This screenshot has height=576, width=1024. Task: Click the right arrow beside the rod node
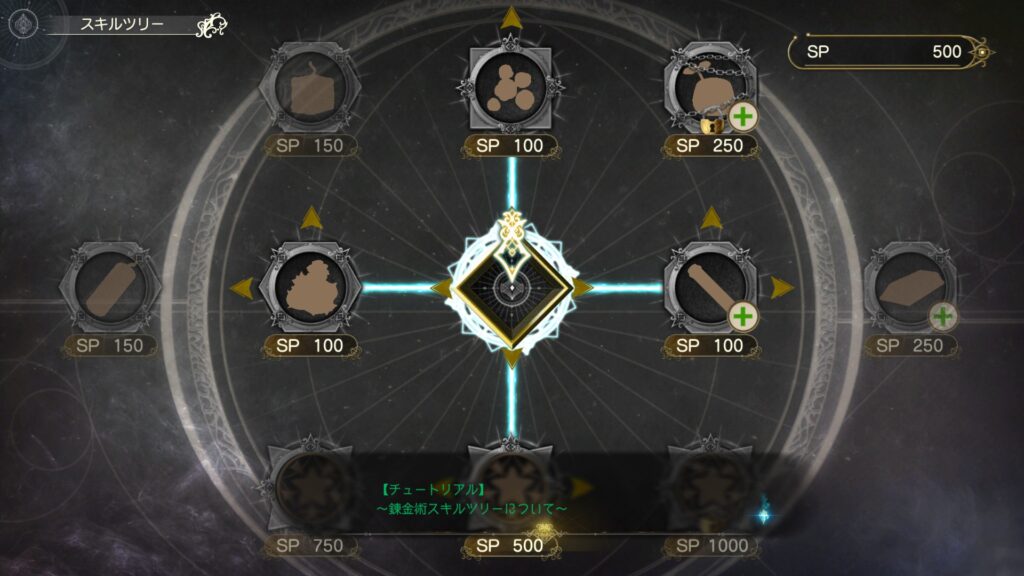click(x=781, y=288)
